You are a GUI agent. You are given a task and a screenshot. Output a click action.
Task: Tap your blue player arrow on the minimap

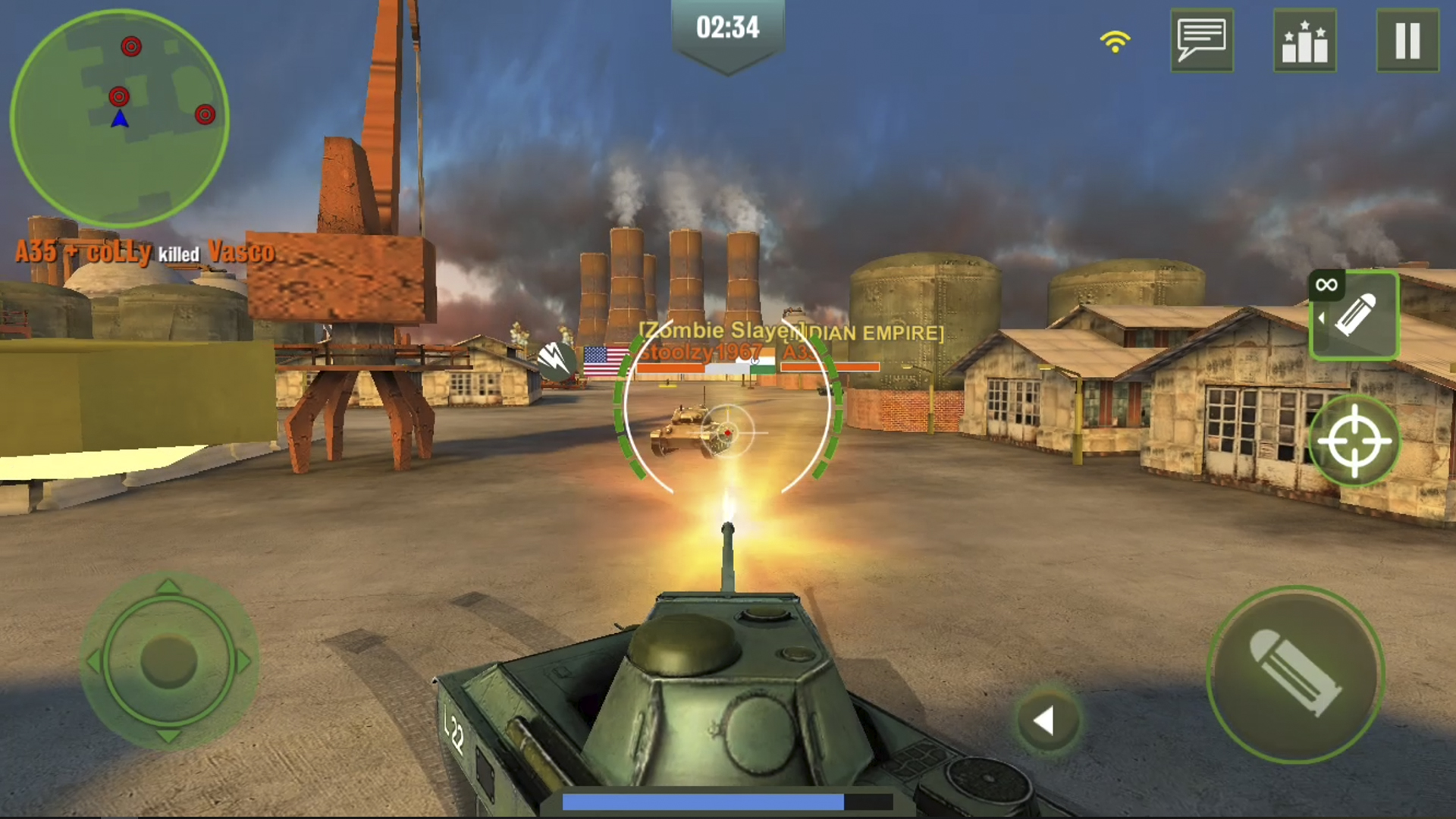(x=120, y=118)
